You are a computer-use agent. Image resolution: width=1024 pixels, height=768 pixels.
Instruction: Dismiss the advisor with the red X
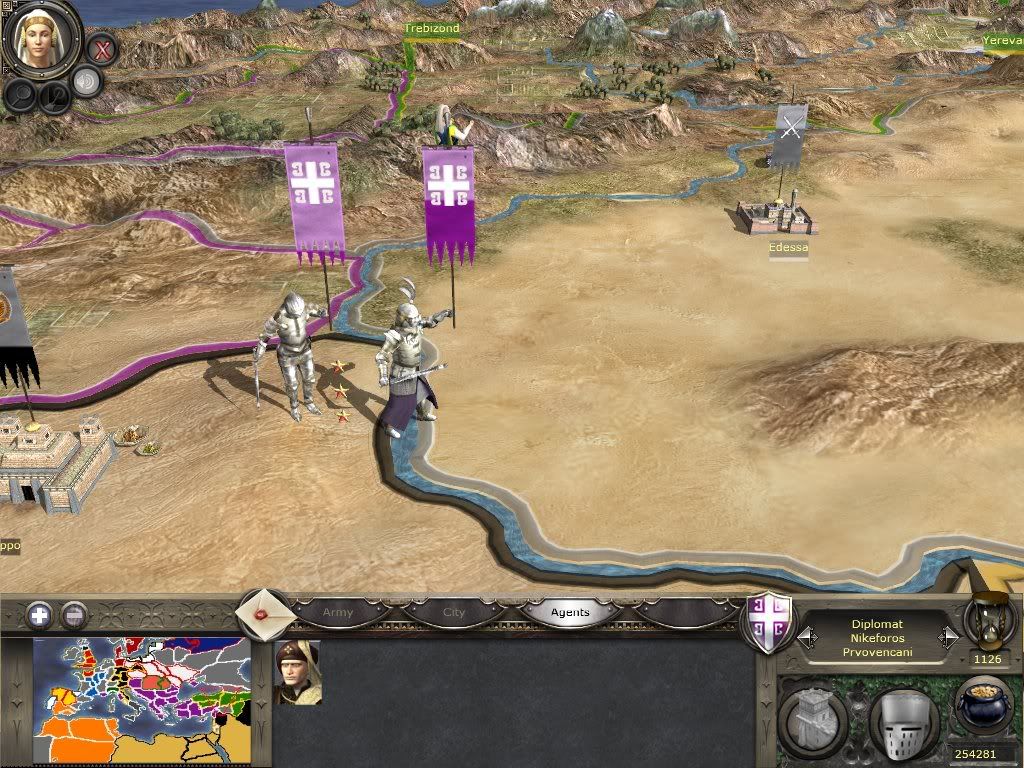coord(101,47)
